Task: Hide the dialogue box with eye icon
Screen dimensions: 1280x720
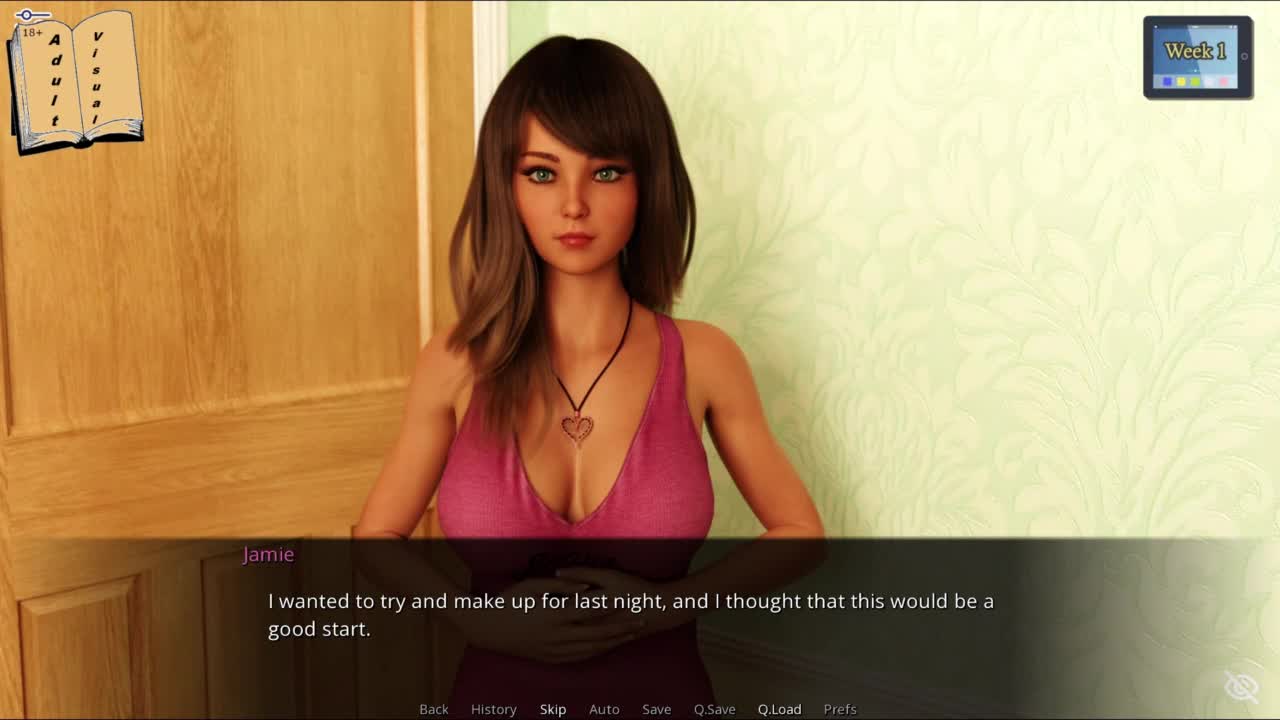Action: [1241, 687]
